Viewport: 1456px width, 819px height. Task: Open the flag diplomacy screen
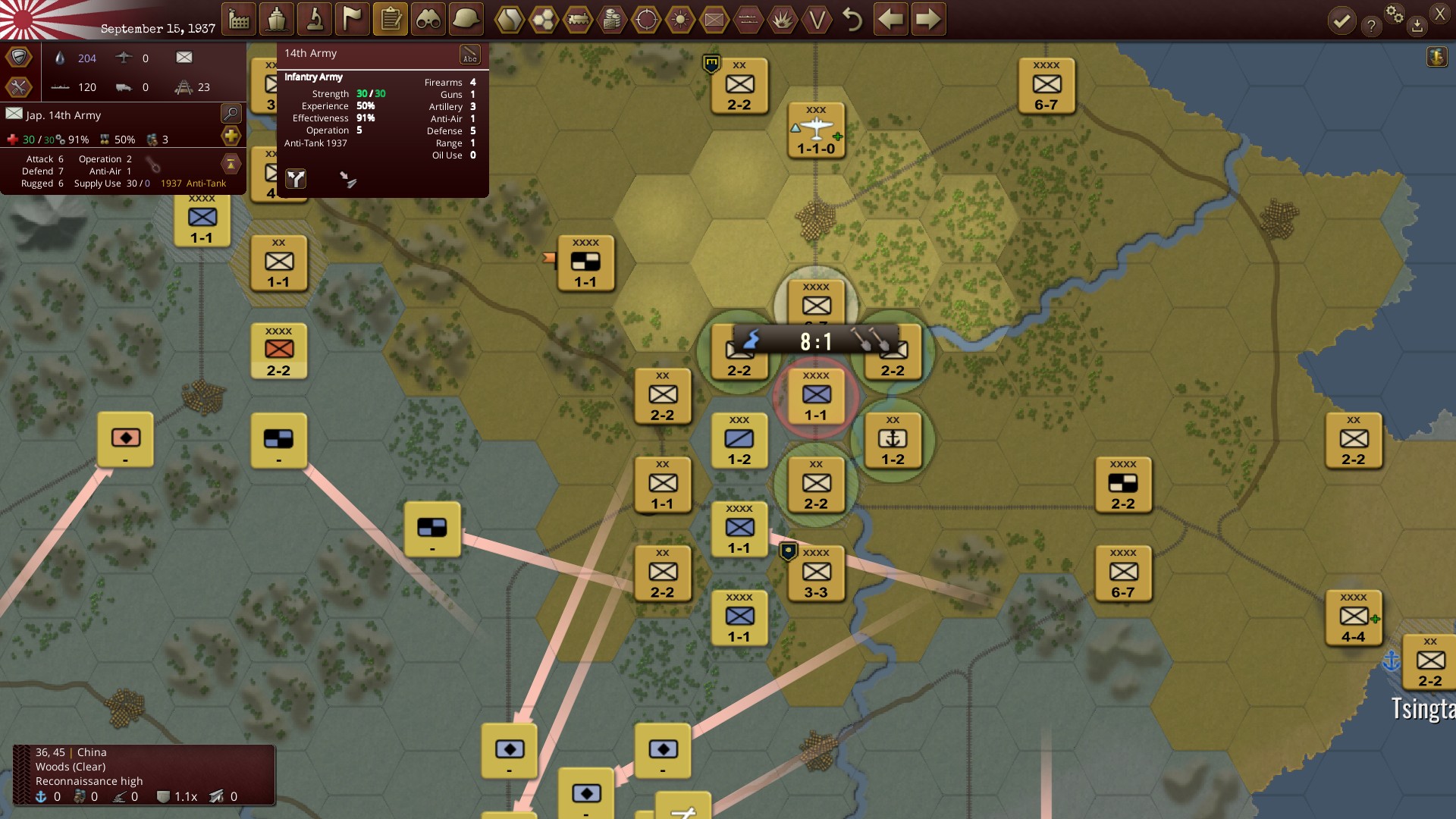(353, 20)
